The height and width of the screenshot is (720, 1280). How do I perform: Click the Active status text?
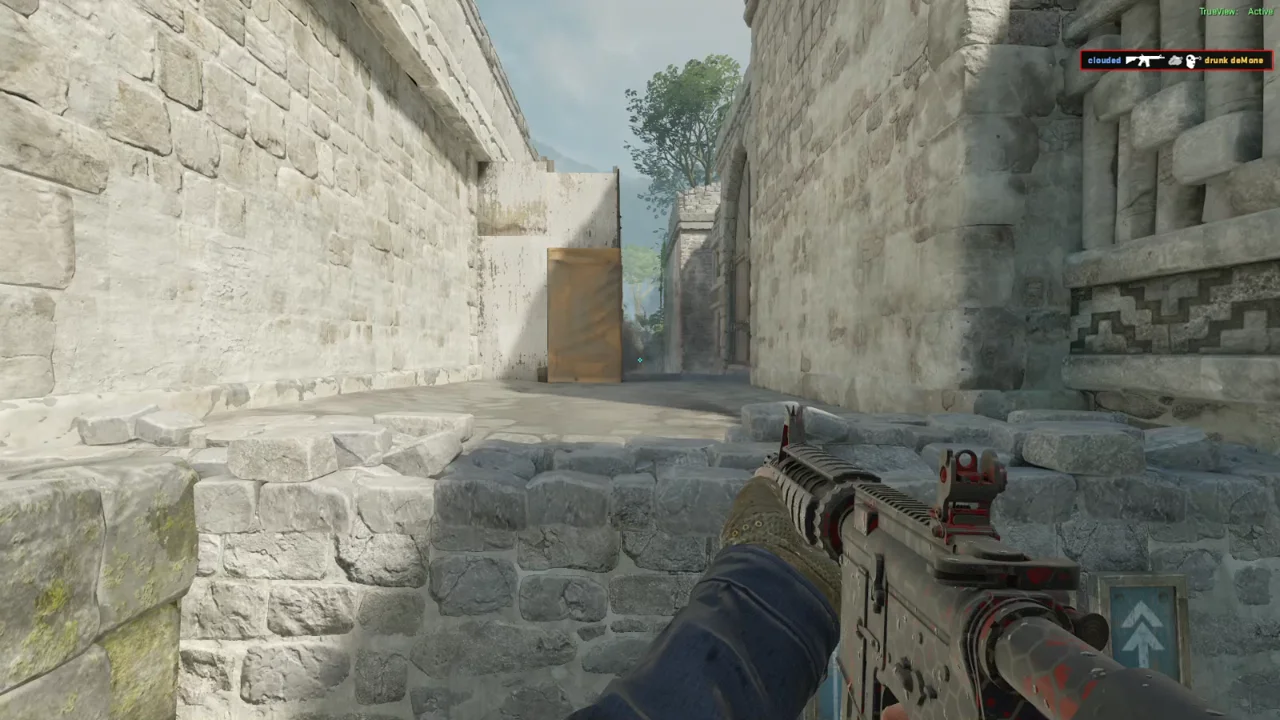[x=1261, y=11]
